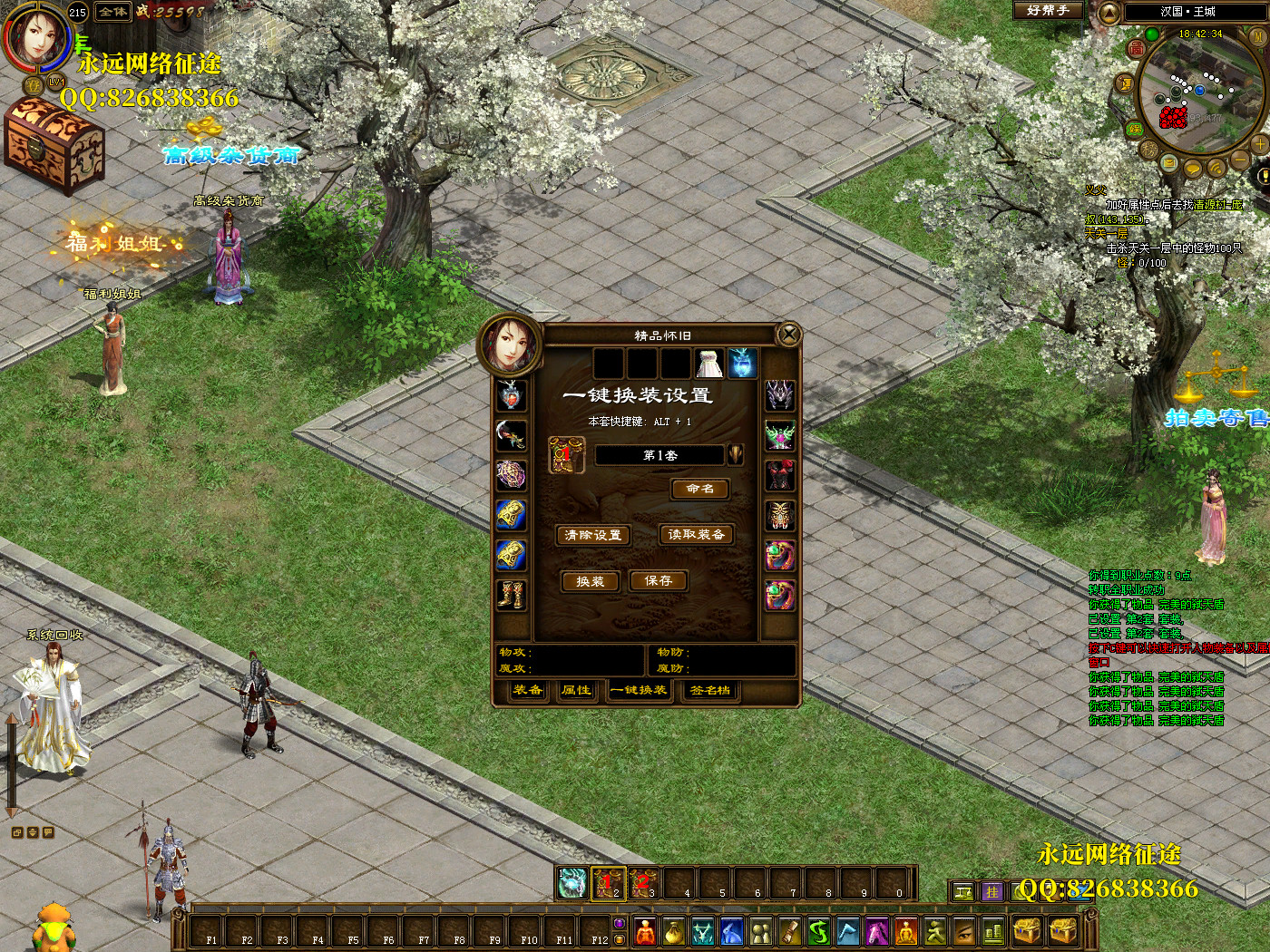Save the outfit with 保存 button
The height and width of the screenshot is (952, 1270).
pos(659,580)
